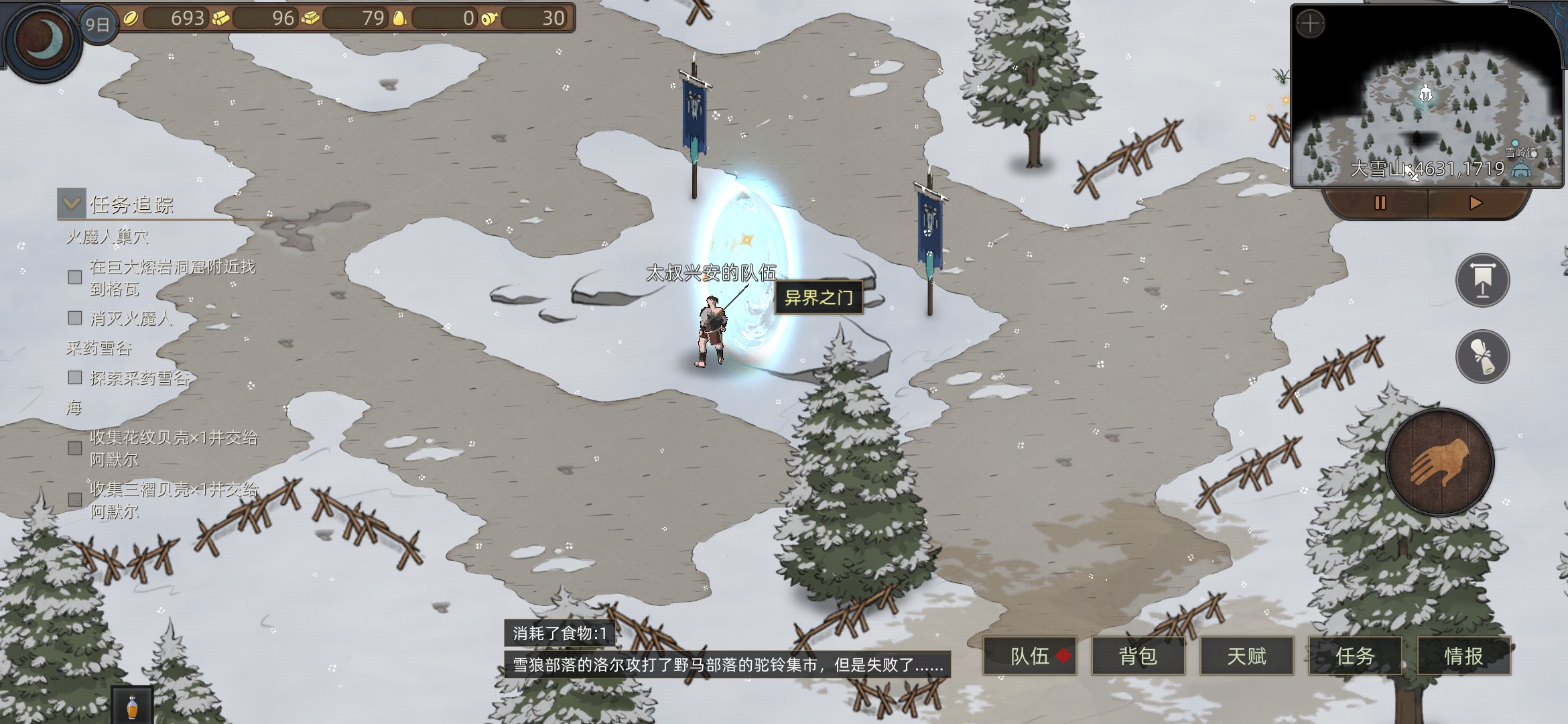The width and height of the screenshot is (1568, 724).
Task: Tap the hand interact button
Action: pos(1439,462)
